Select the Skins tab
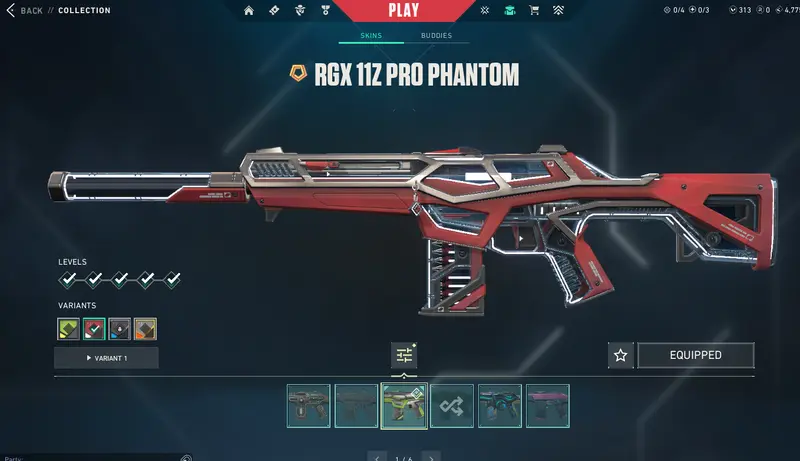The width and height of the screenshot is (800, 461). click(370, 36)
